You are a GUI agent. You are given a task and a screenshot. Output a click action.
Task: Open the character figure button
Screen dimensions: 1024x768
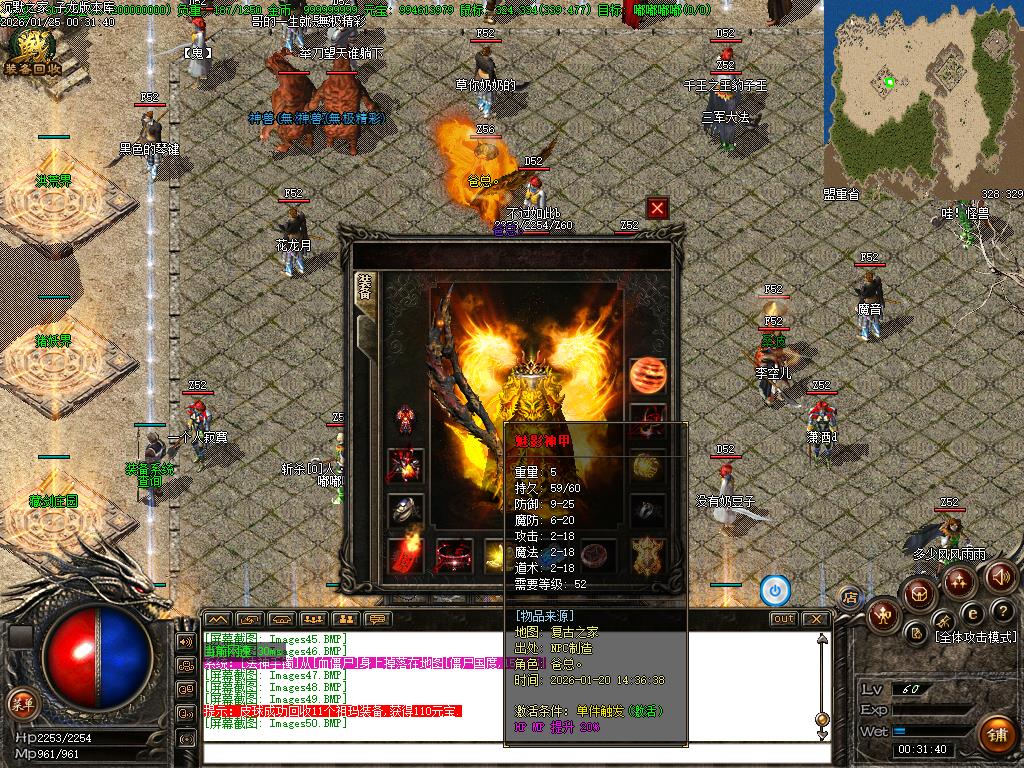click(884, 613)
